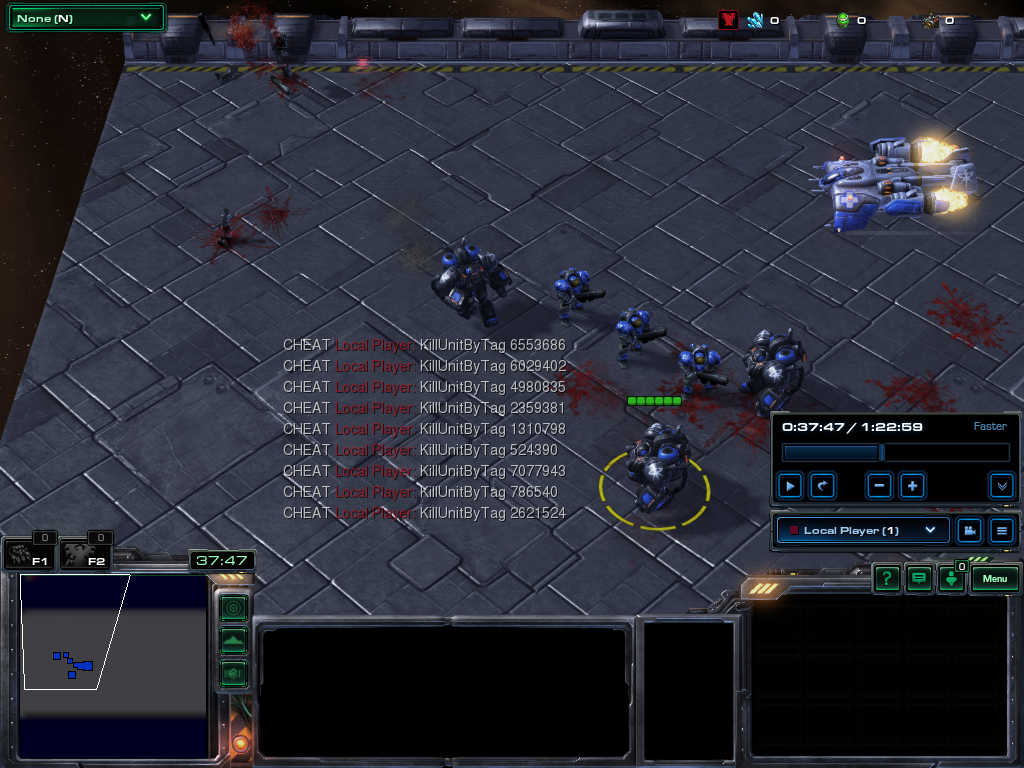The width and height of the screenshot is (1024, 768).
Task: Open the chat messages button
Action: pos(918,579)
